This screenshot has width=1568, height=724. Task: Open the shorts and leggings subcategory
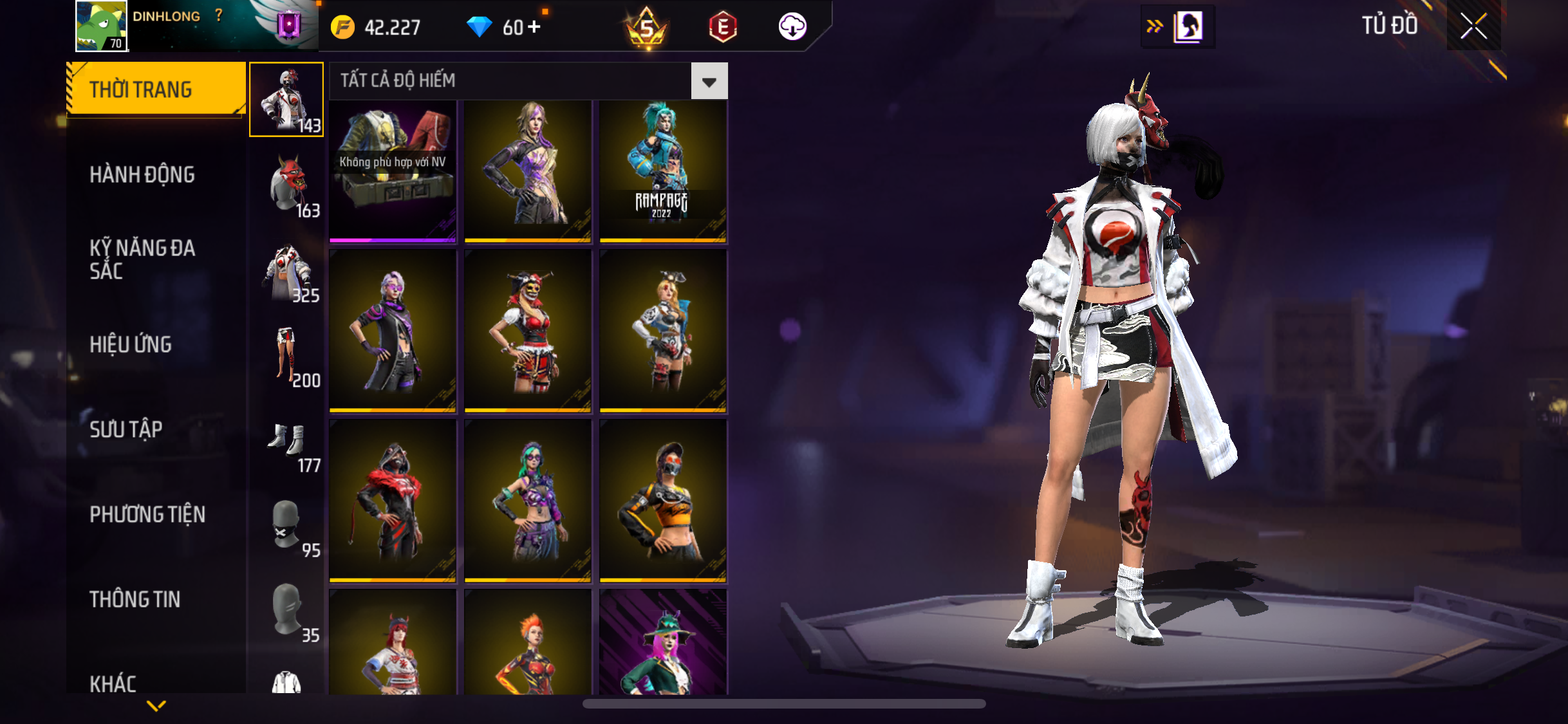[287, 355]
